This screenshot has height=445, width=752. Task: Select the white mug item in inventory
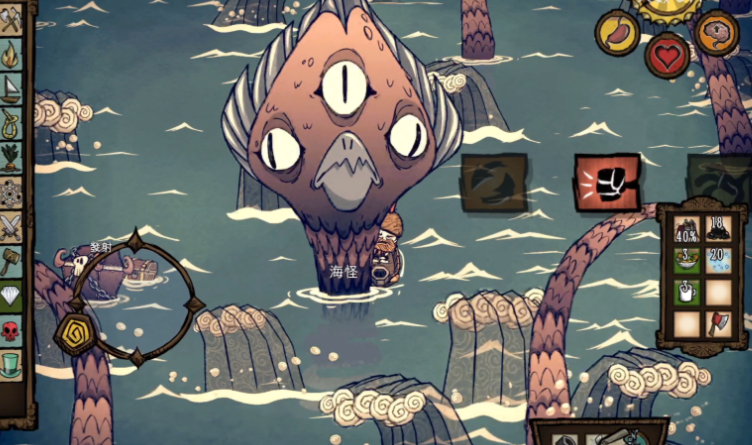pos(686,292)
